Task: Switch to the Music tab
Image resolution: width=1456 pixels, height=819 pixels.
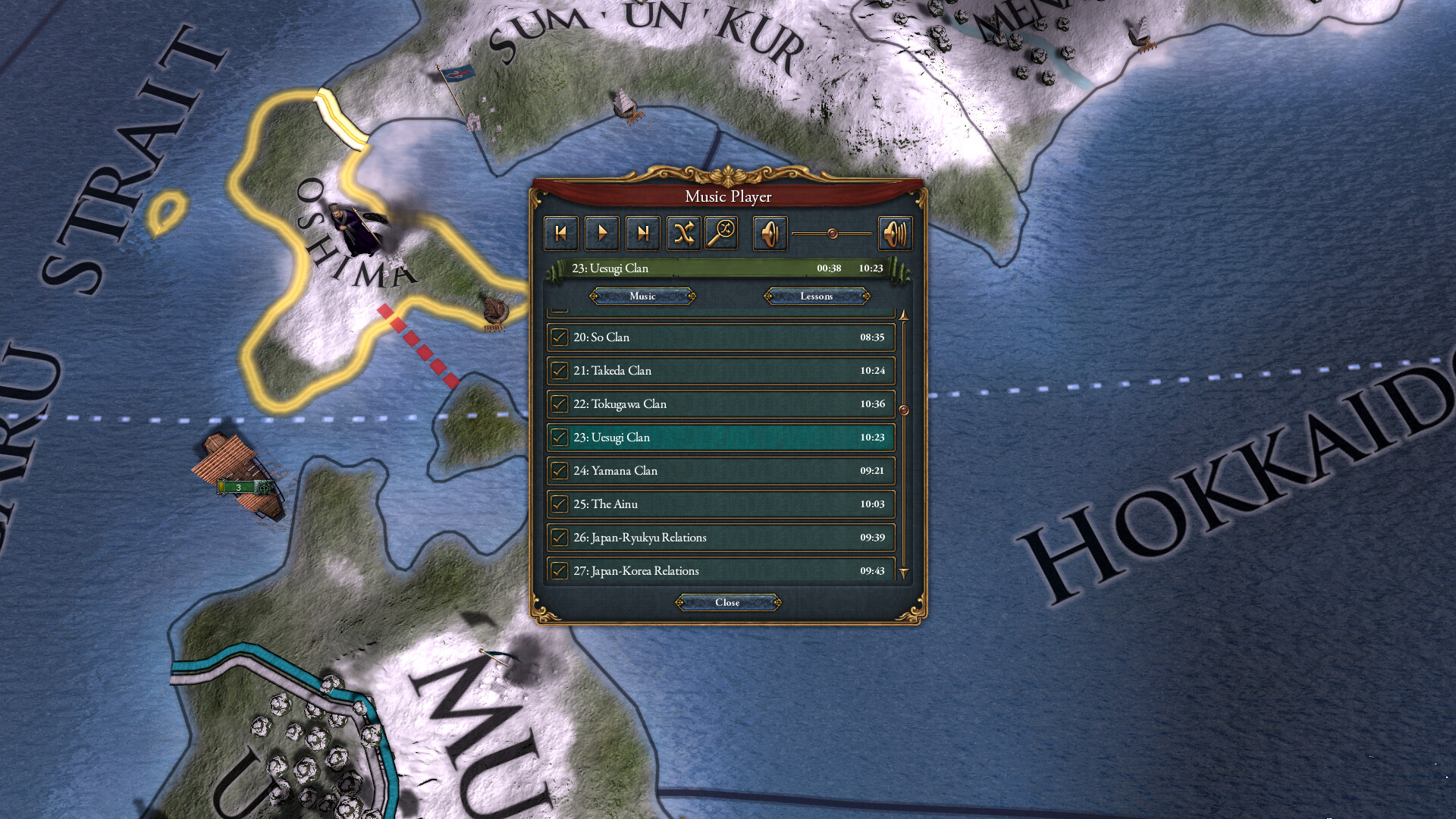Action: pyautogui.click(x=642, y=297)
